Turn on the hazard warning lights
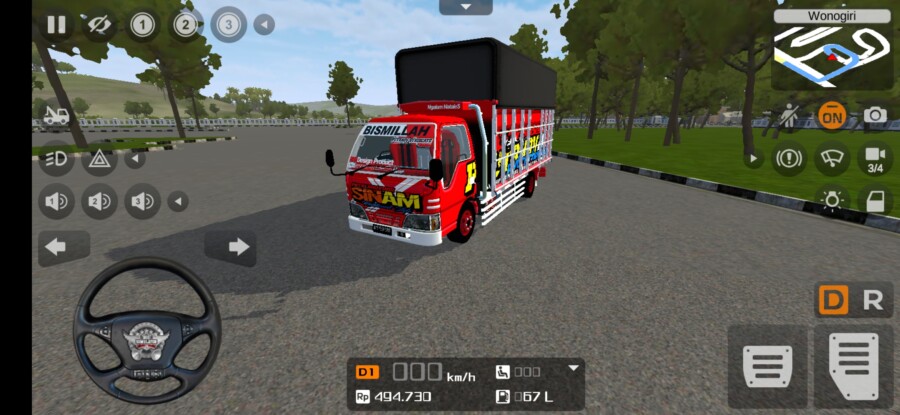900x415 pixels. (99, 158)
